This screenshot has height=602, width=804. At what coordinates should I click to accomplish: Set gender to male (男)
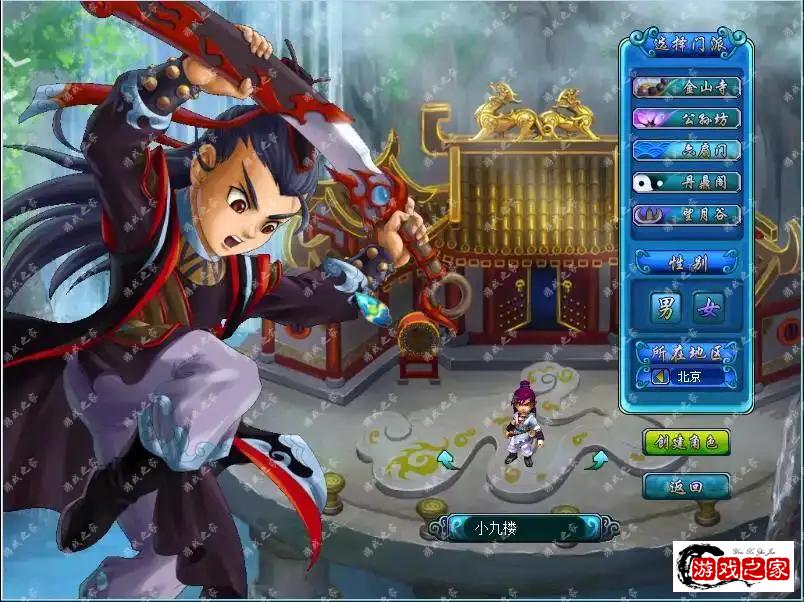[665, 308]
